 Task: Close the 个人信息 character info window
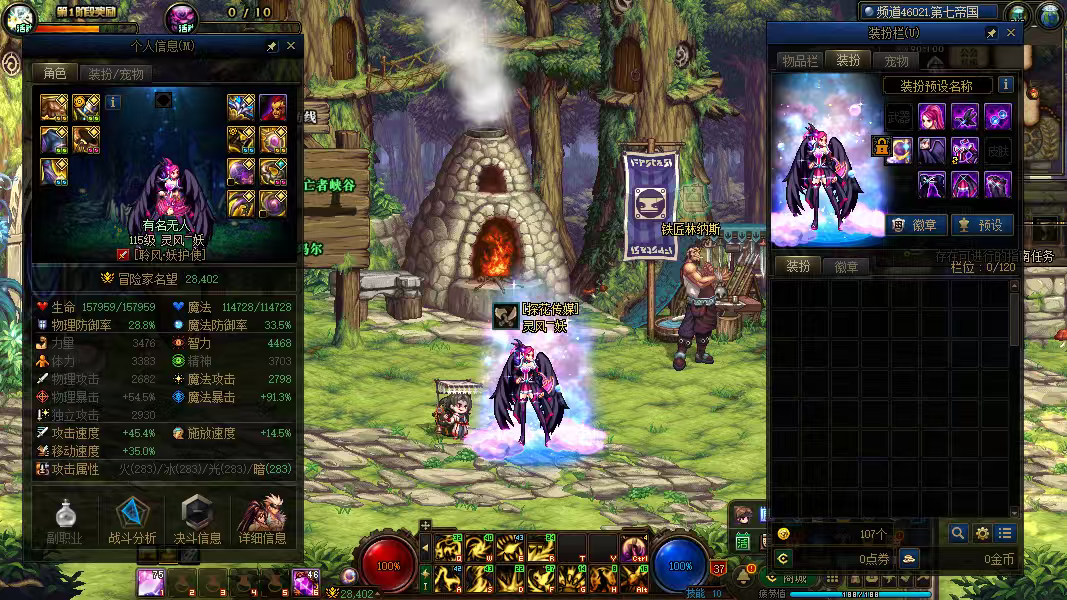pos(291,46)
